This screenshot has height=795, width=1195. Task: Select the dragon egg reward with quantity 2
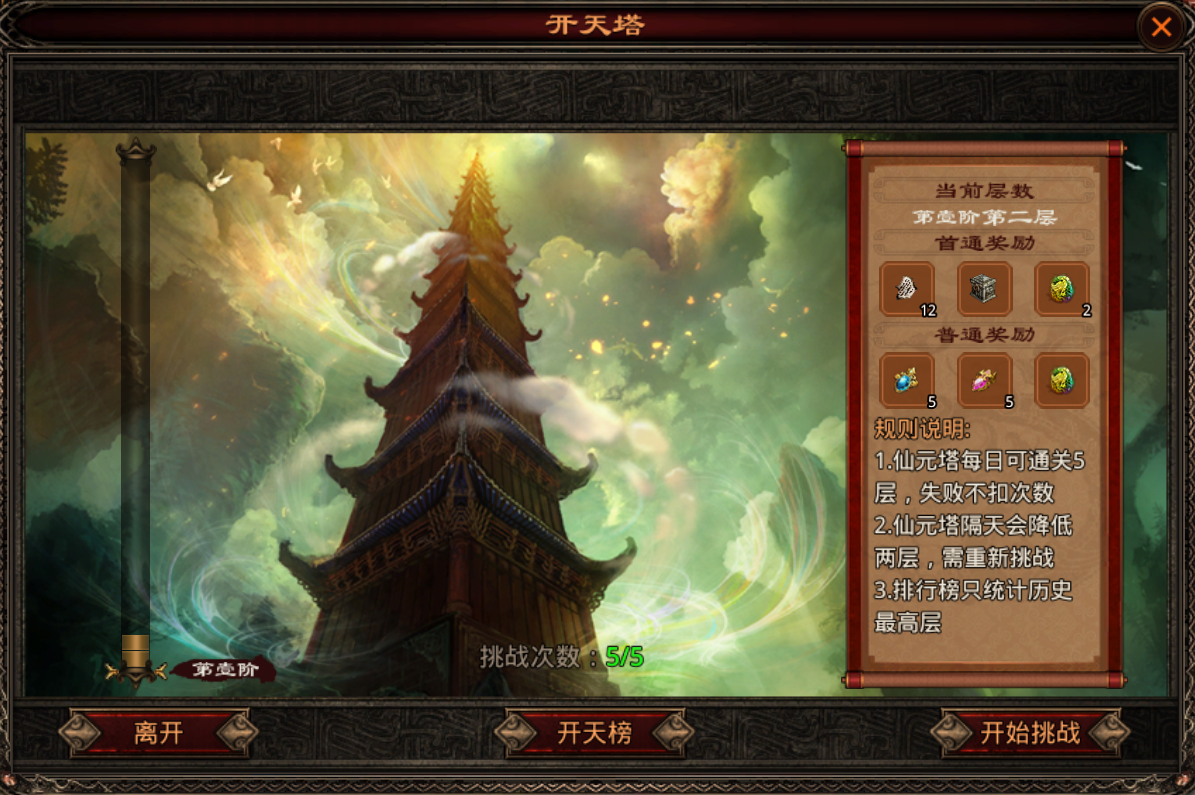1062,289
